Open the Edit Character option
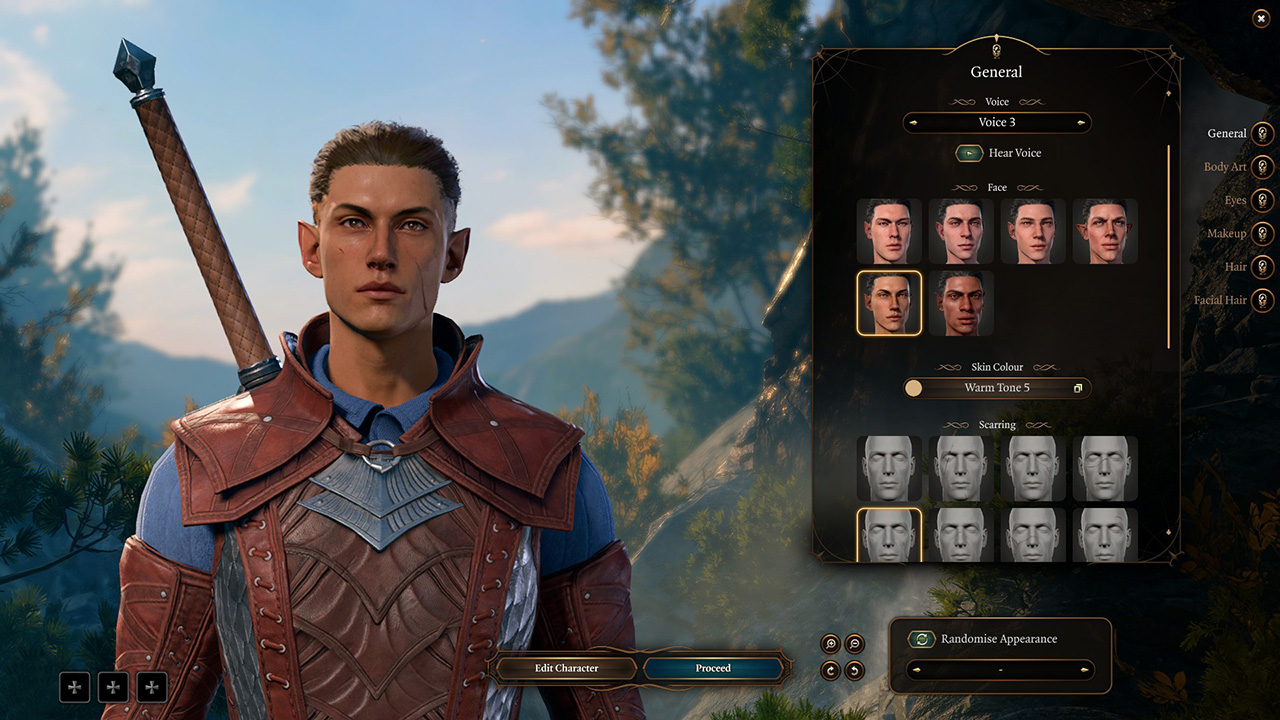The width and height of the screenshot is (1280, 720). 565,668
